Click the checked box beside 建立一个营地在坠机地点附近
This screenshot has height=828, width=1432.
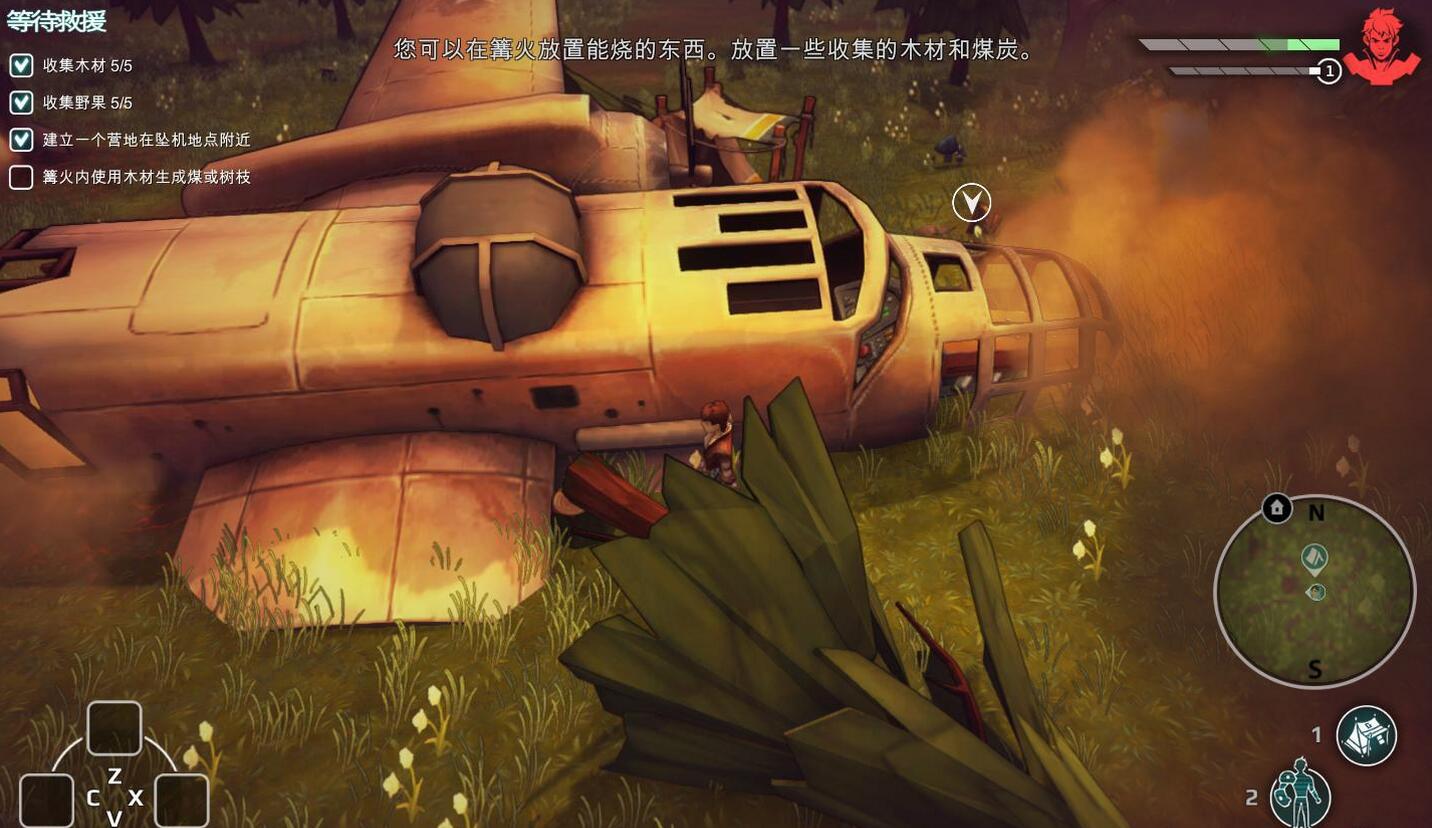point(20,140)
